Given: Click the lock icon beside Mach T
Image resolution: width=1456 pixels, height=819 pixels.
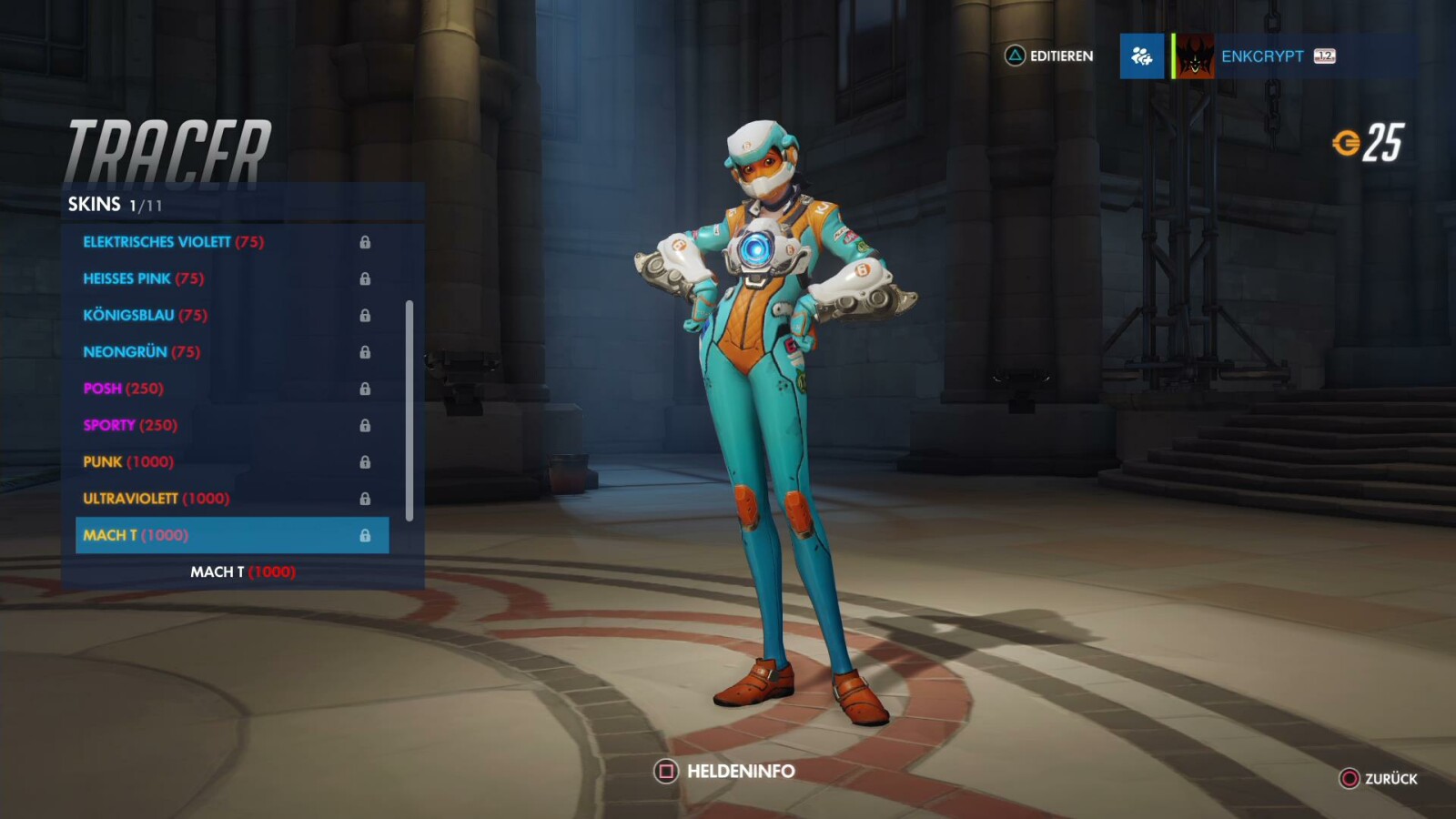Looking at the screenshot, I should point(368,535).
